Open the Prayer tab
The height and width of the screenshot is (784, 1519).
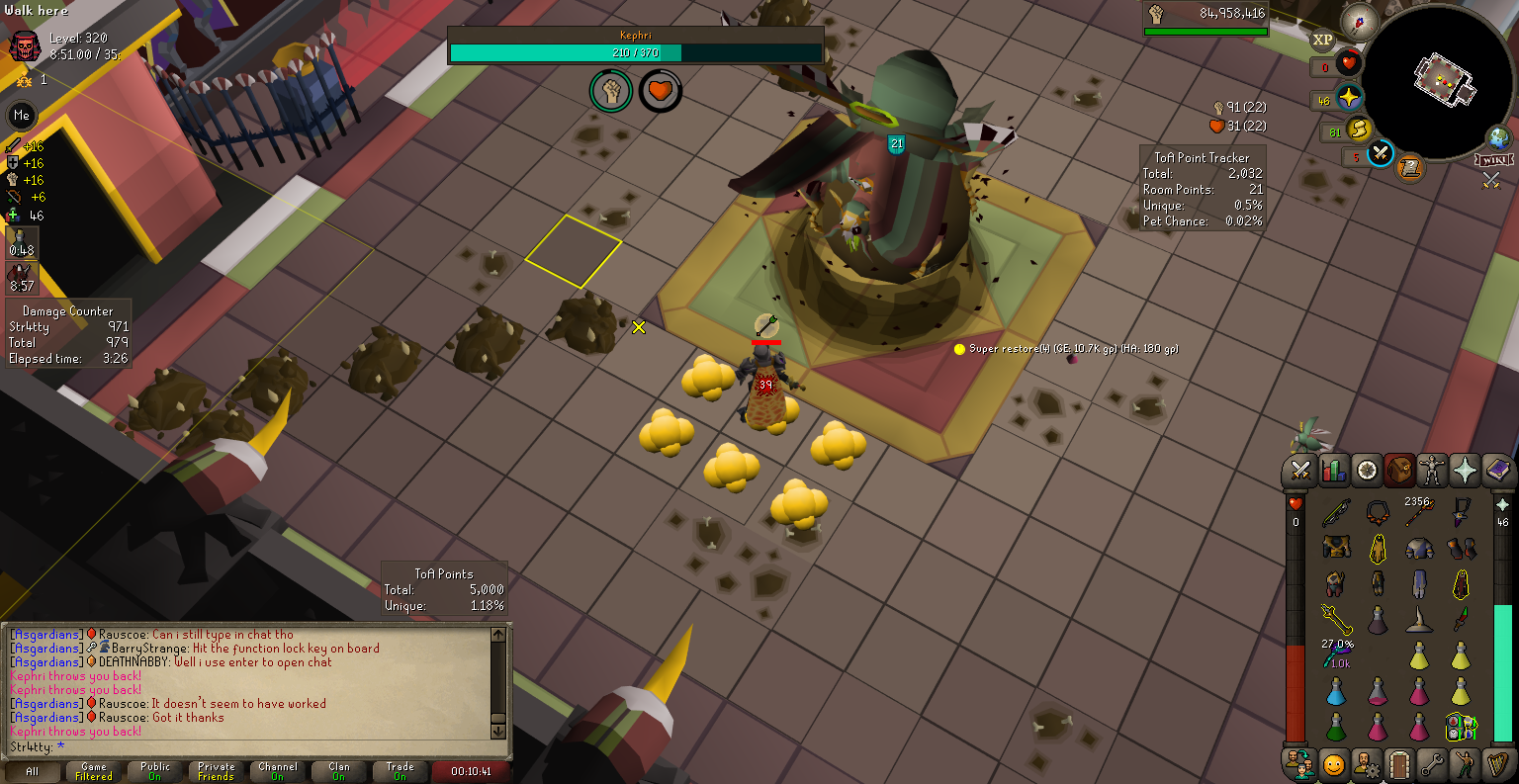pyautogui.click(x=1465, y=471)
